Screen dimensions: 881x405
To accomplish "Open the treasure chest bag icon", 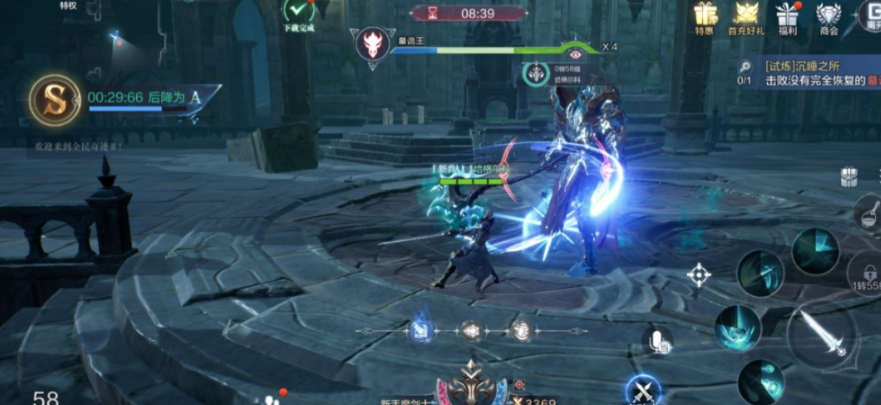I will tap(849, 175).
